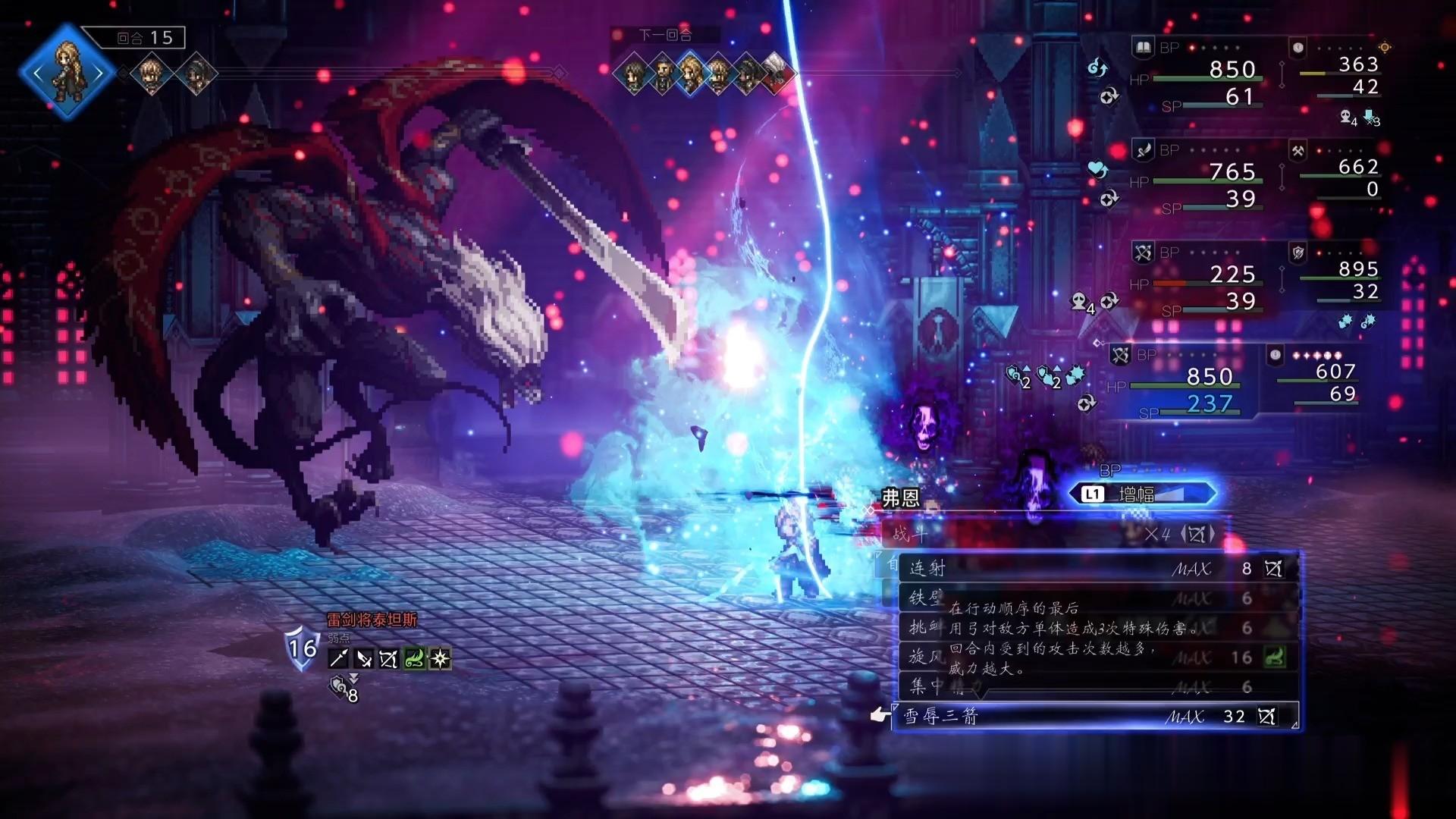Choose the 连射 bow skill

[1092, 568]
